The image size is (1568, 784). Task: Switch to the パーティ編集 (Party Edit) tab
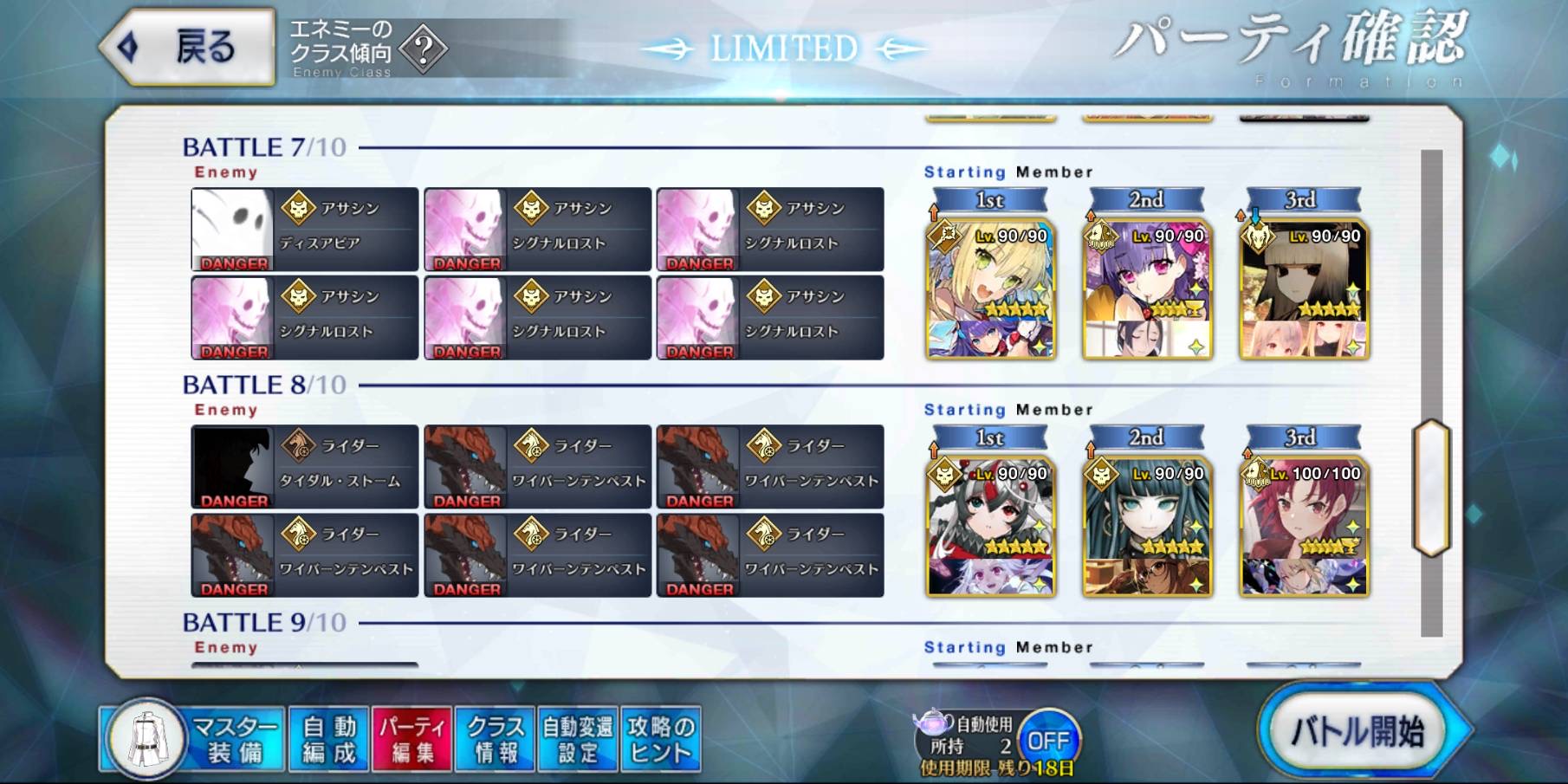412,737
